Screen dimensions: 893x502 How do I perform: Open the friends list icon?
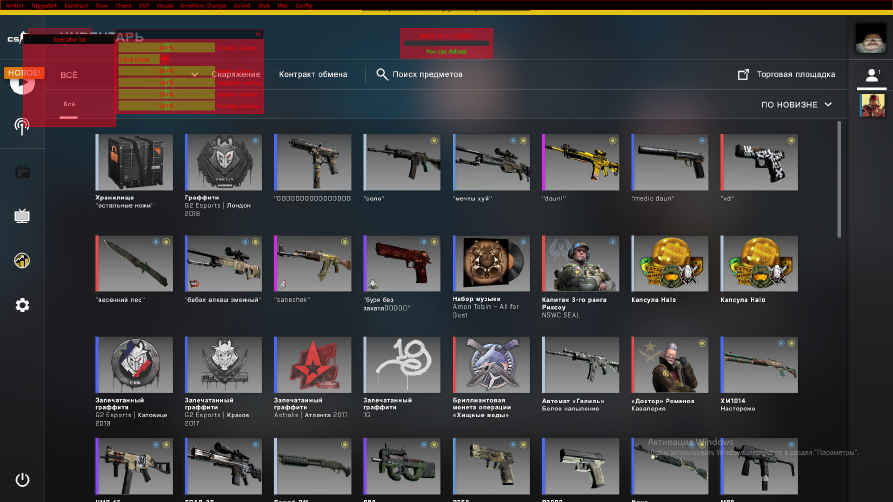pyautogui.click(x=873, y=74)
